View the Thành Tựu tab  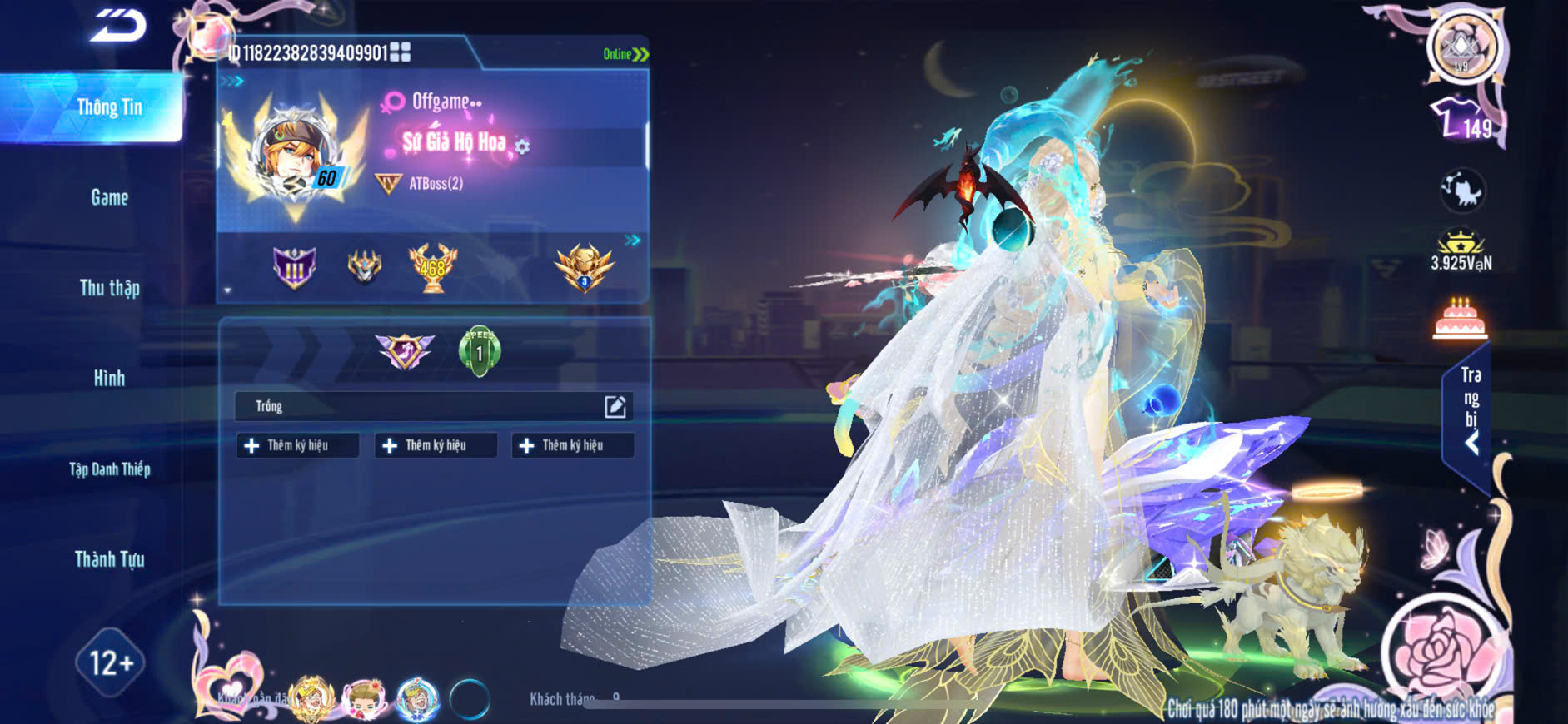109,559
